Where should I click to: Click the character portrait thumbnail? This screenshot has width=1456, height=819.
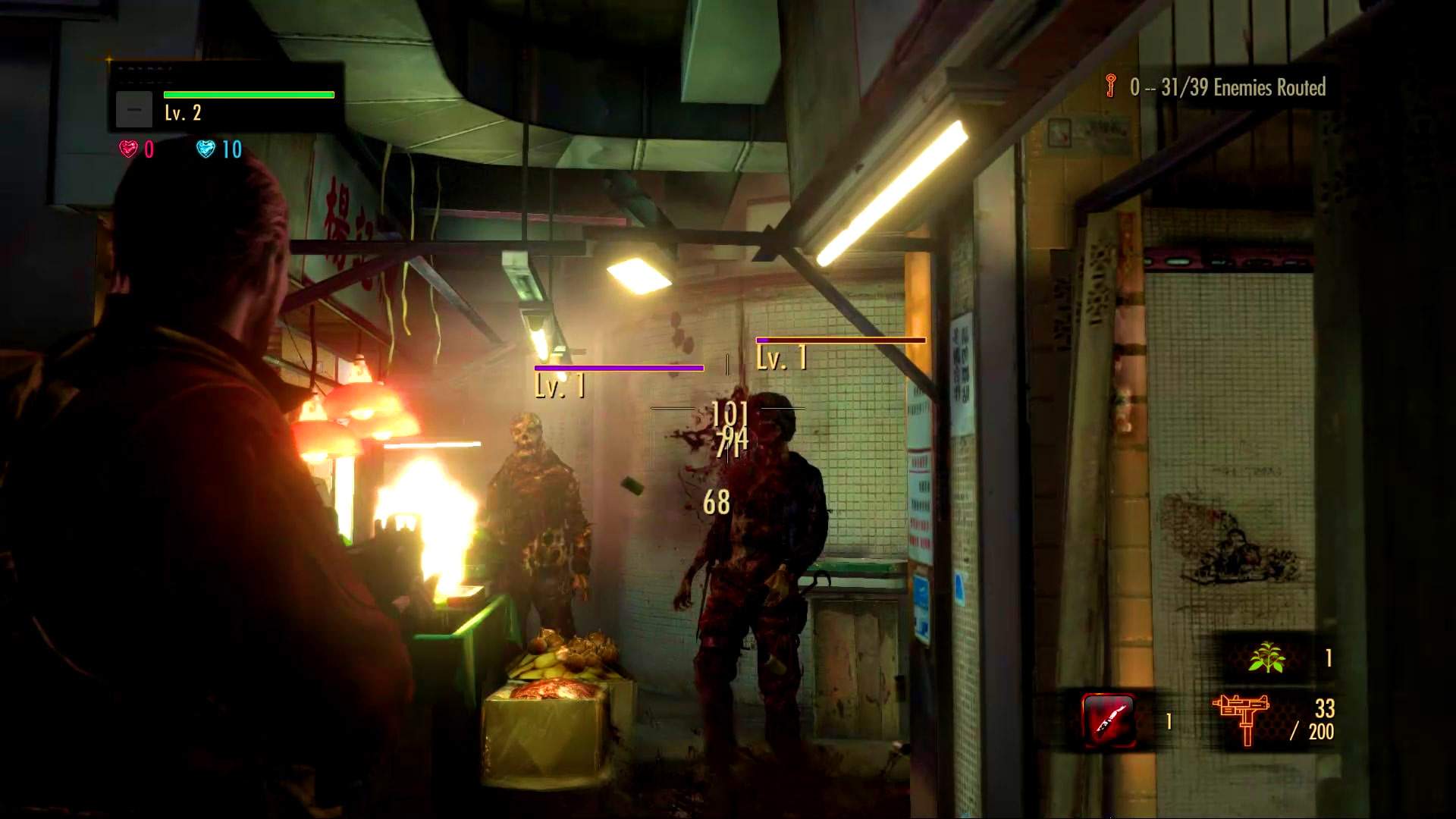point(135,108)
